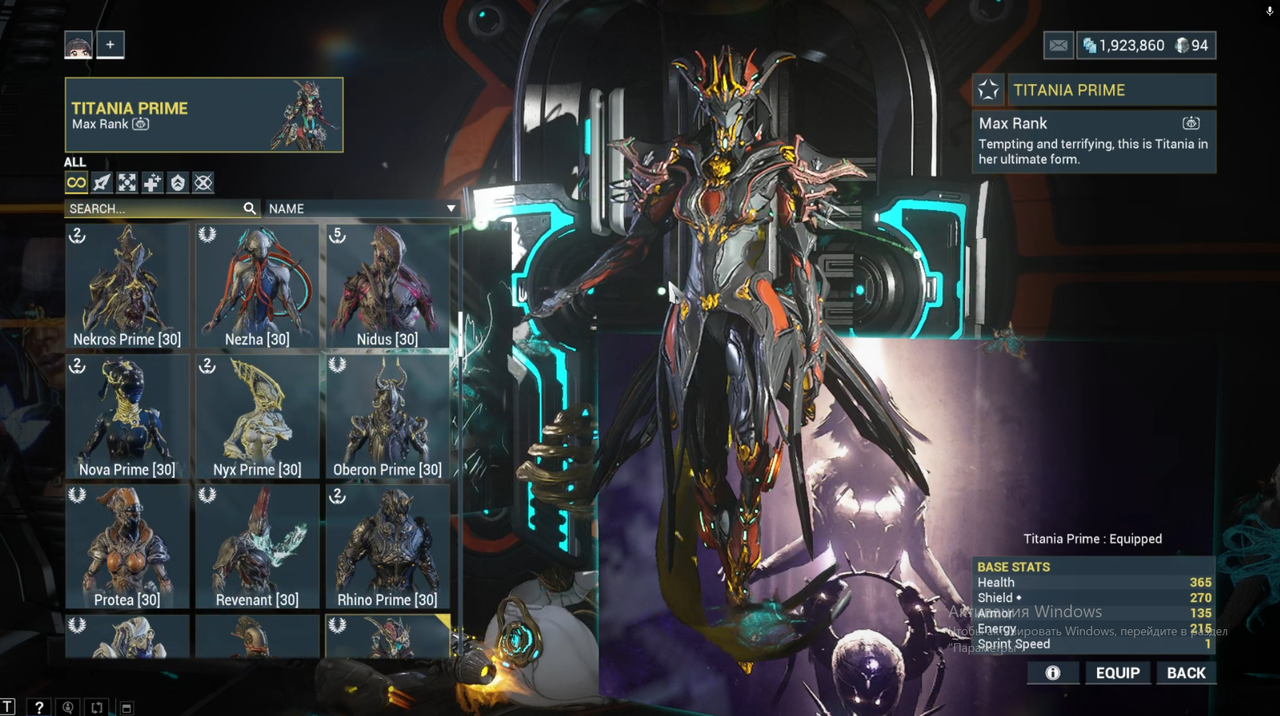Open the player avatar profile icon

(78, 45)
